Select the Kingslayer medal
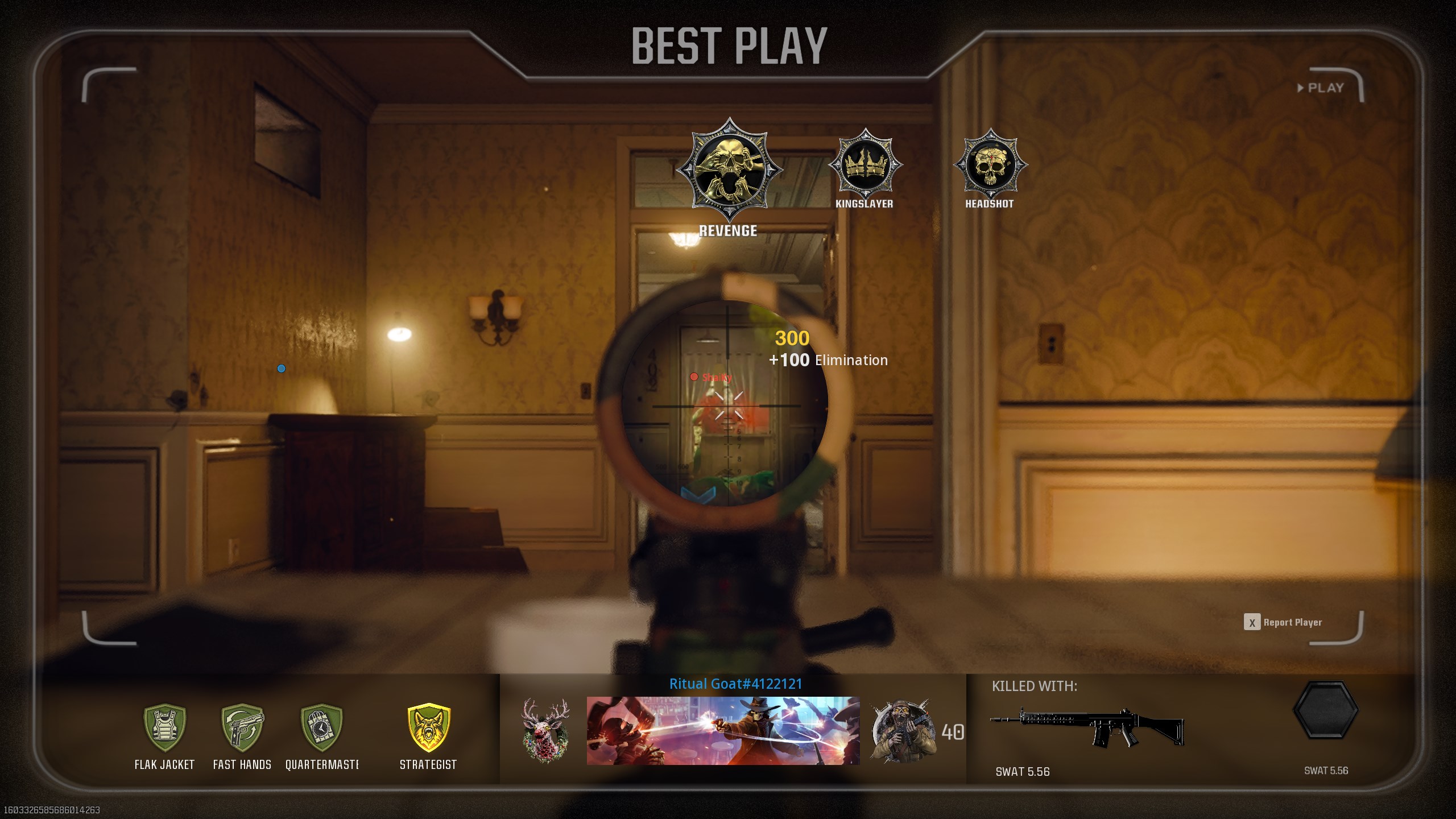Image resolution: width=1456 pixels, height=819 pixels. tap(865, 165)
